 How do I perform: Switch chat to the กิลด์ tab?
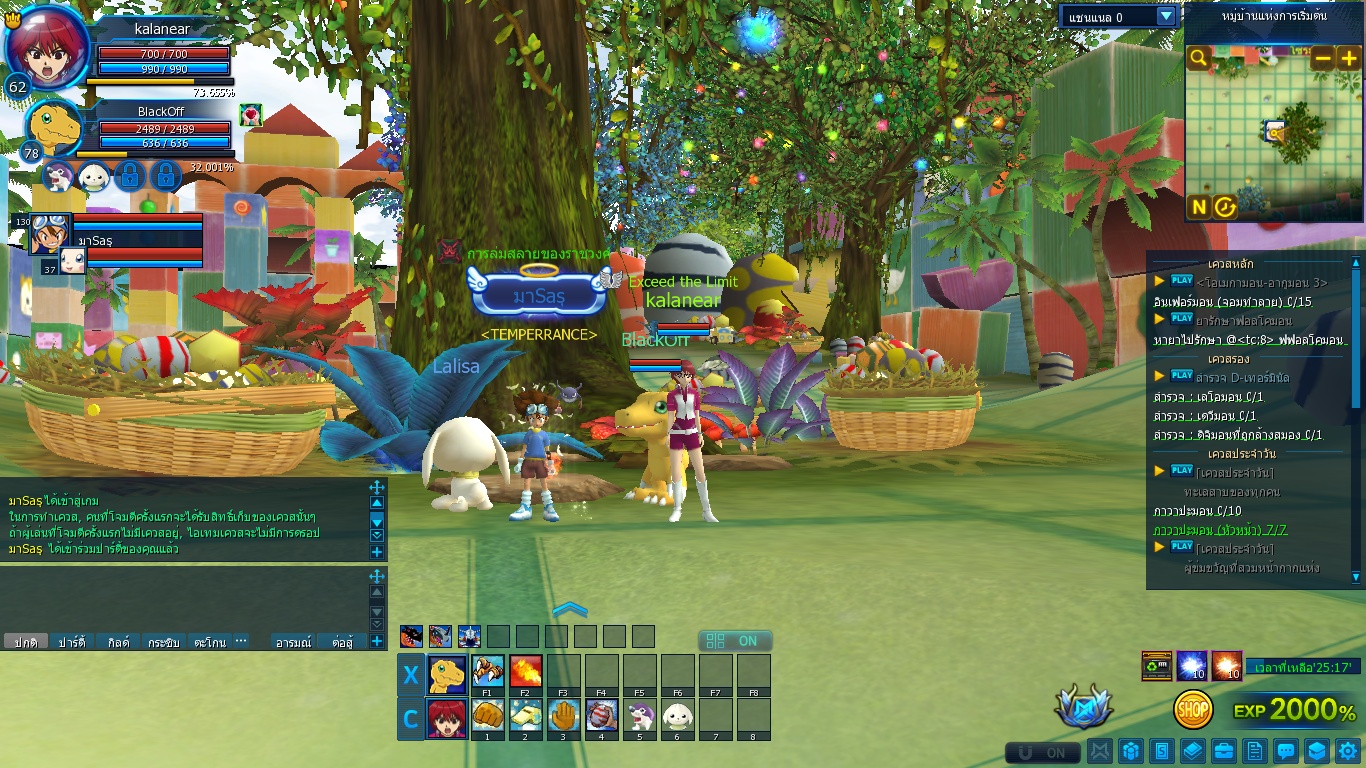click(x=118, y=642)
